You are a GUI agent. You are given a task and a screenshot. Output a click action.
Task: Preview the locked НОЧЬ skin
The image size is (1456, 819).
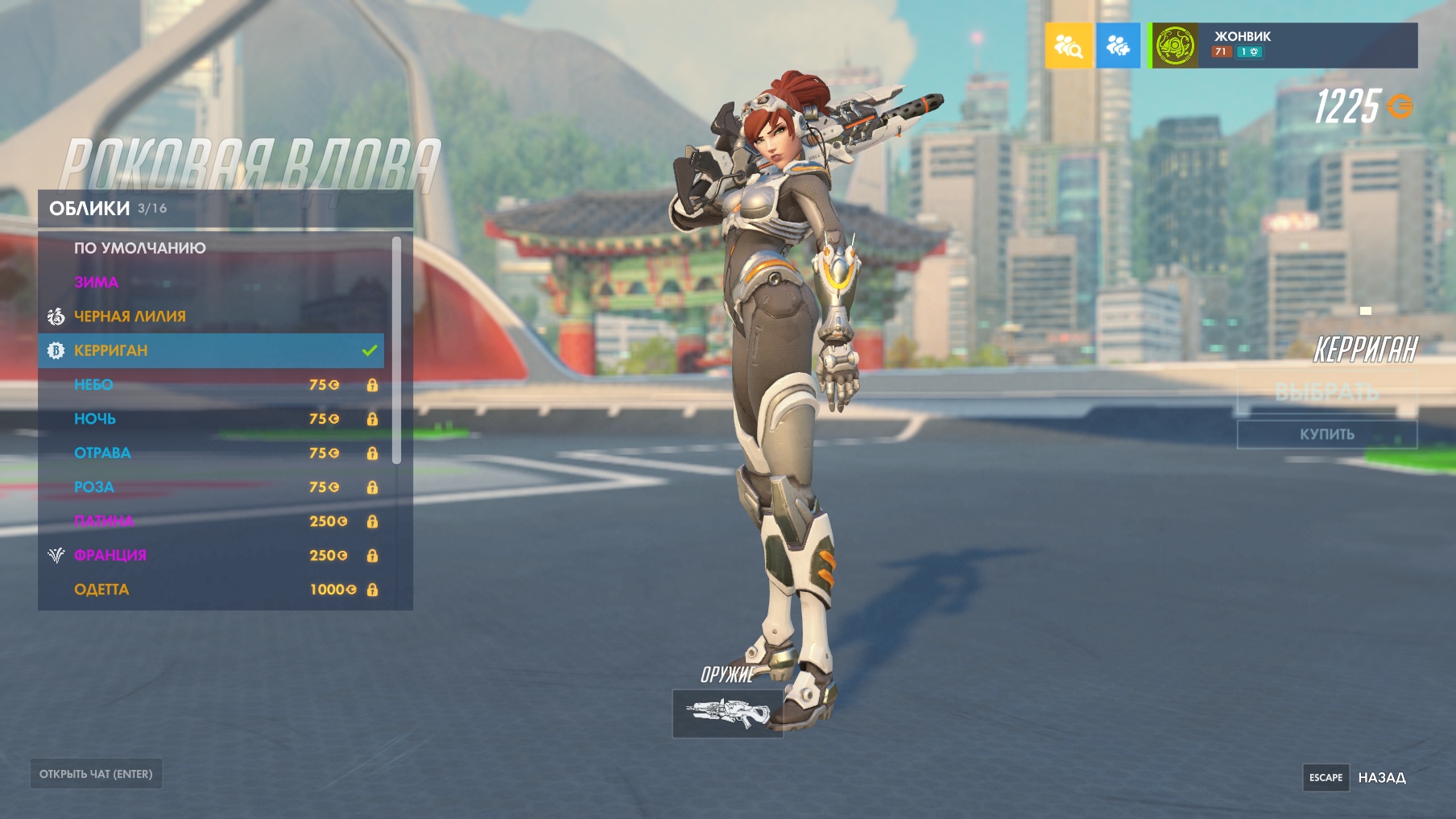click(x=211, y=419)
